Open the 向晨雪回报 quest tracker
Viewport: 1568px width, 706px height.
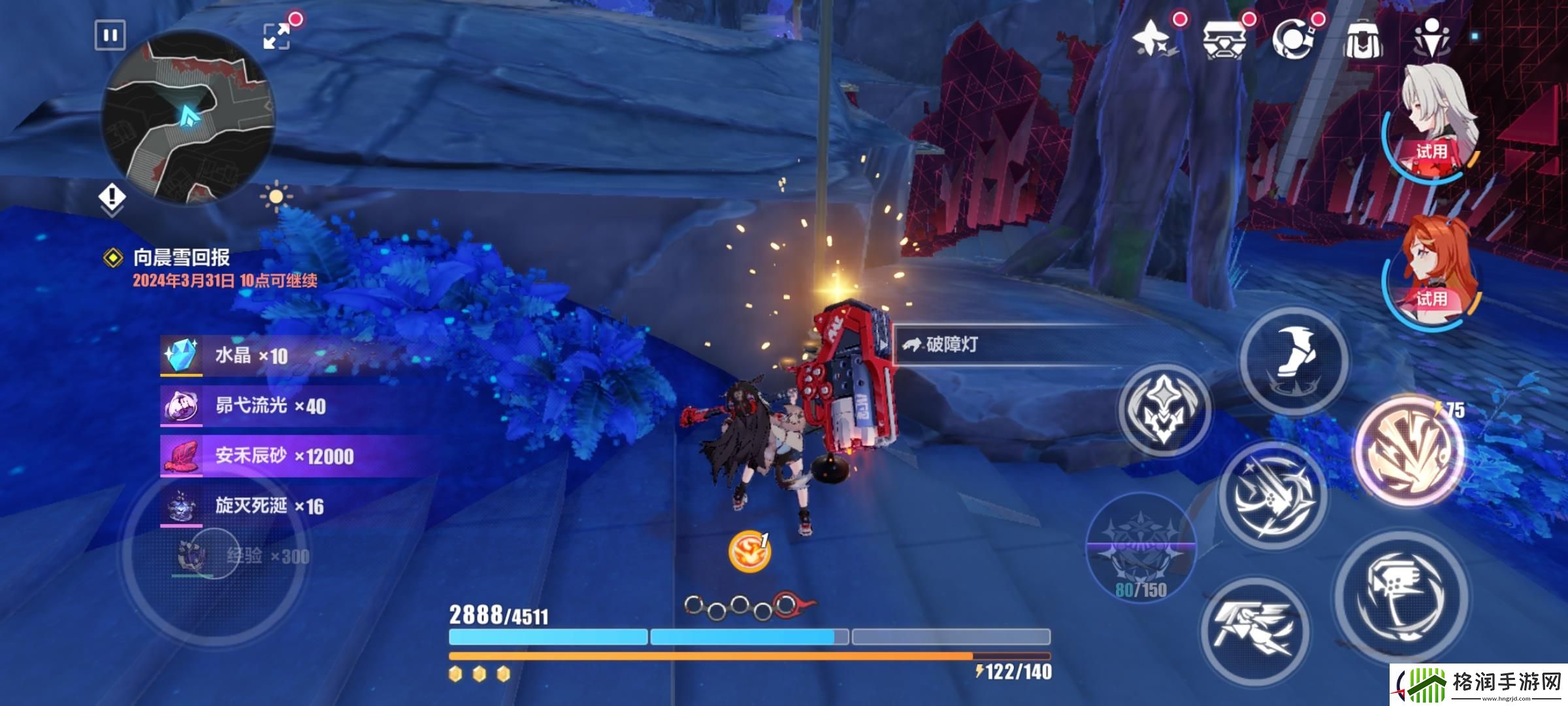tap(182, 258)
